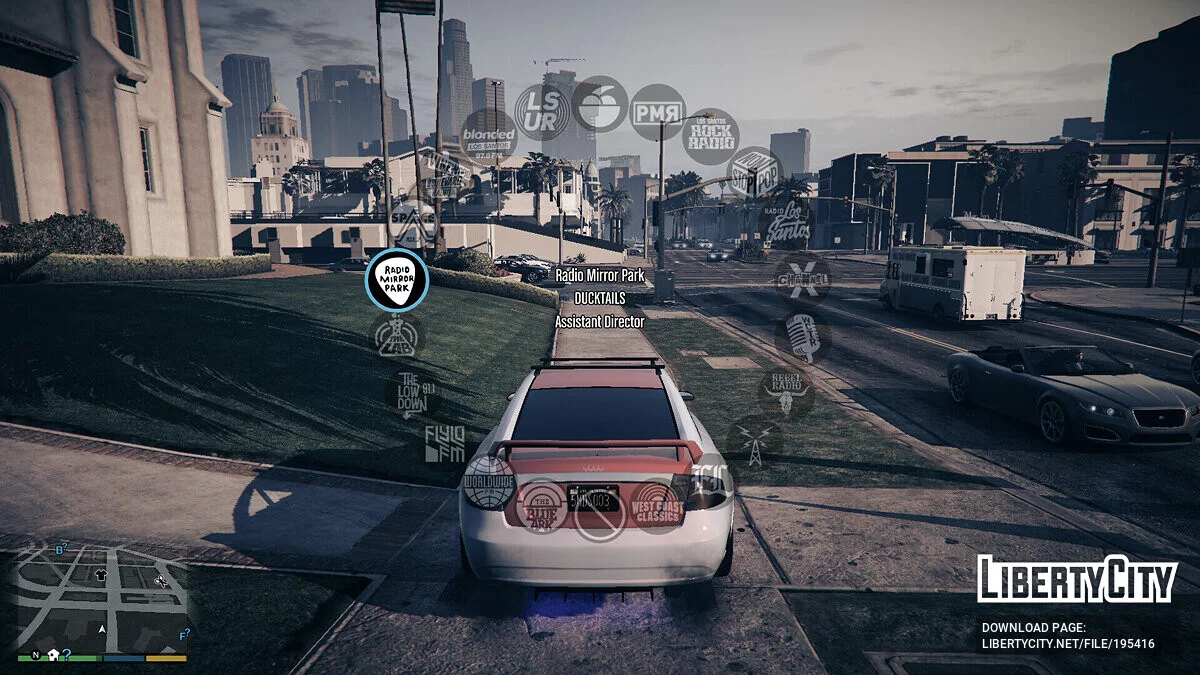Select the radio tower icon station
This screenshot has width=1200, height=675.
(754, 443)
